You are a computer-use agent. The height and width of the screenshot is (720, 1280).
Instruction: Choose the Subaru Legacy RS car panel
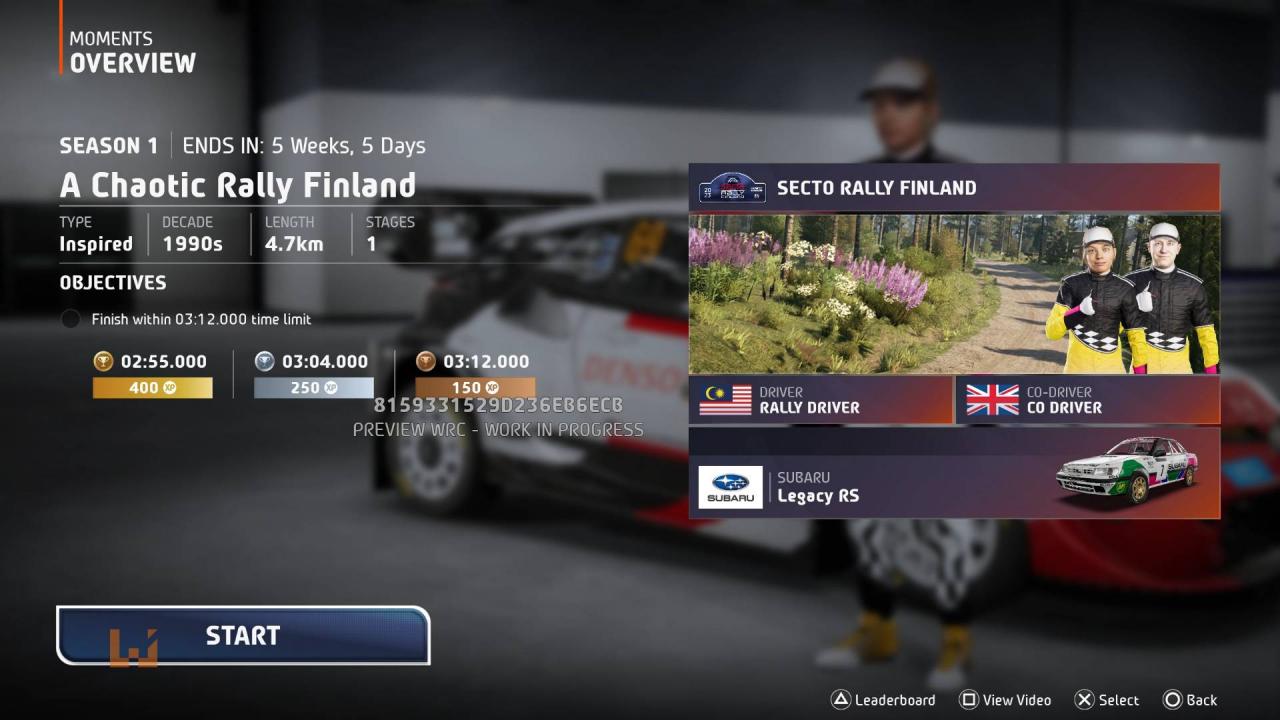[x=953, y=473]
